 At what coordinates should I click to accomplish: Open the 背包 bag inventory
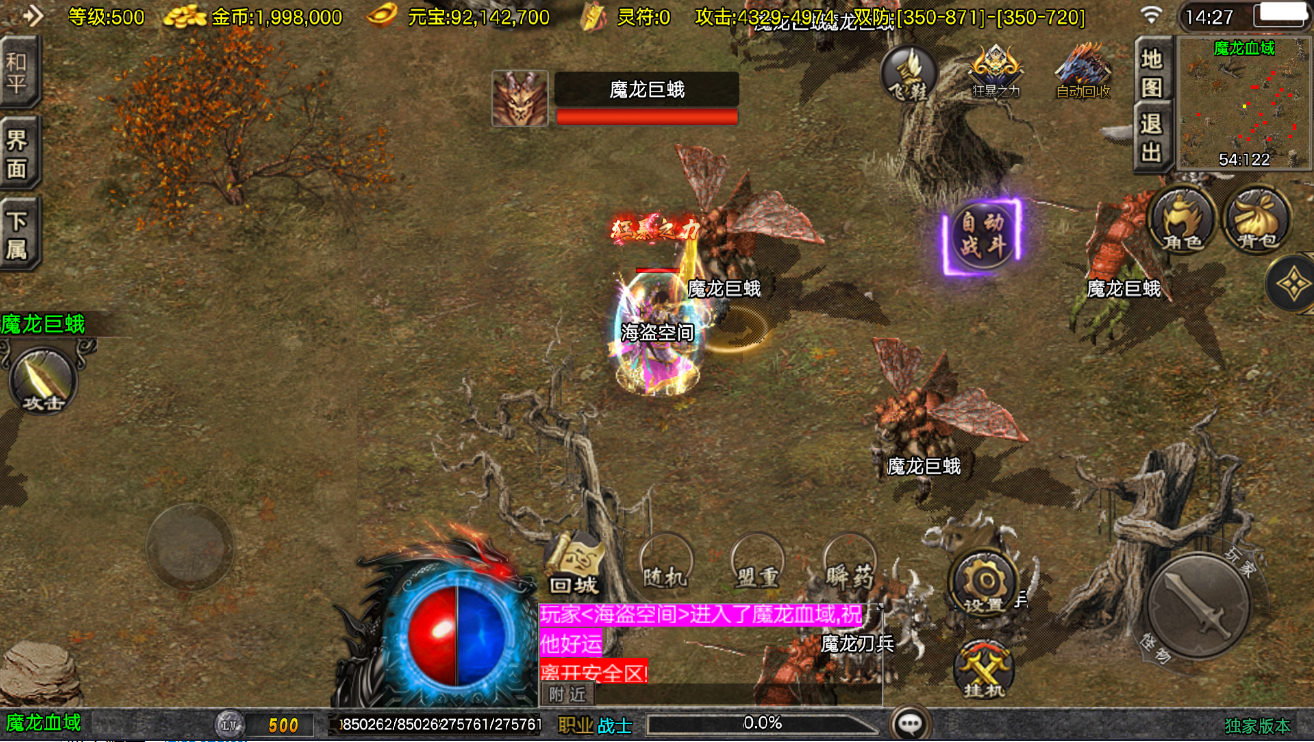click(x=1257, y=219)
